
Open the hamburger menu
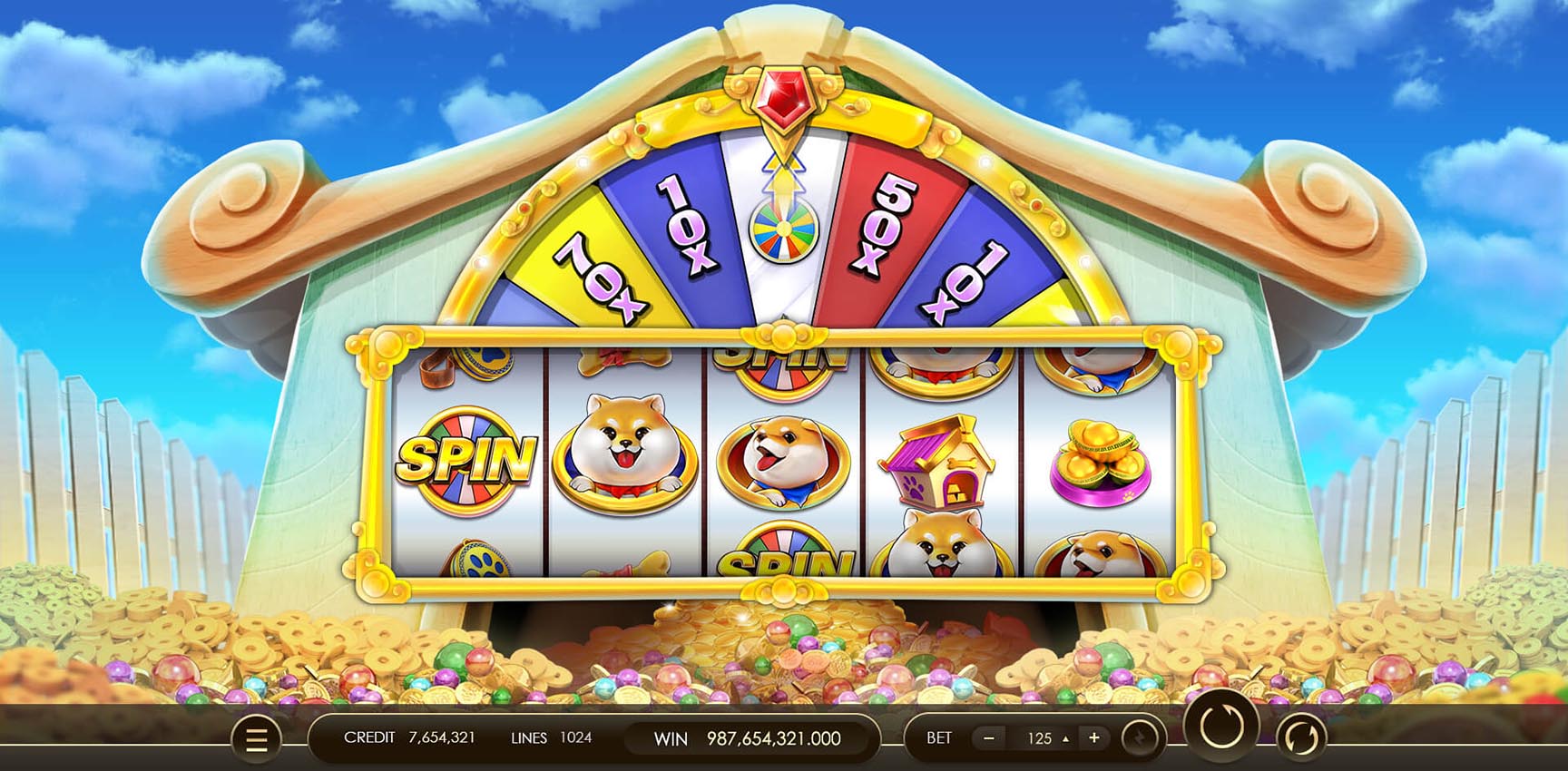click(x=257, y=739)
